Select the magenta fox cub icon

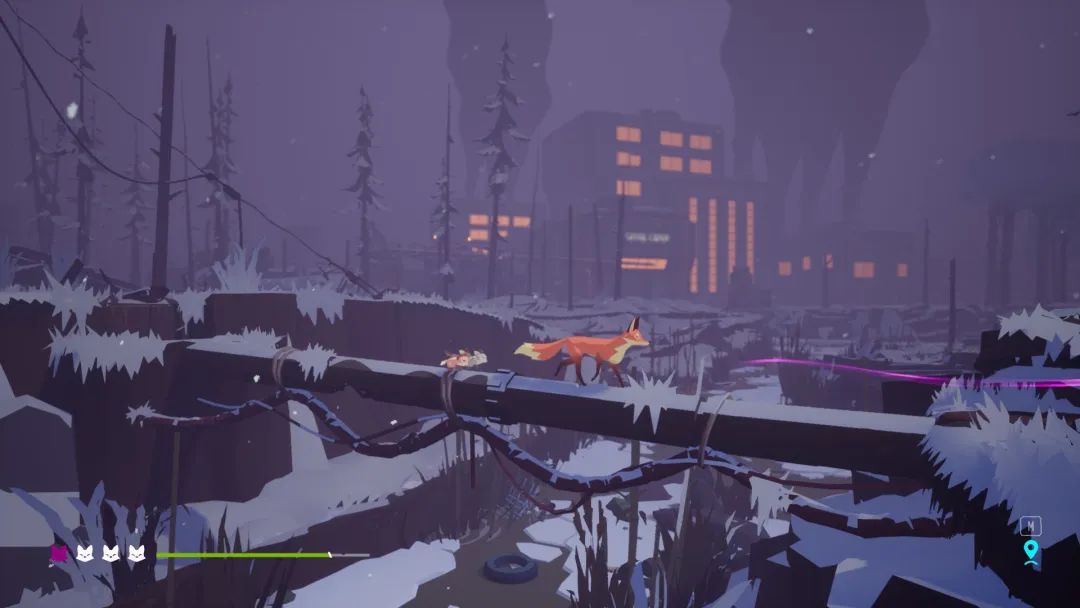point(59,553)
